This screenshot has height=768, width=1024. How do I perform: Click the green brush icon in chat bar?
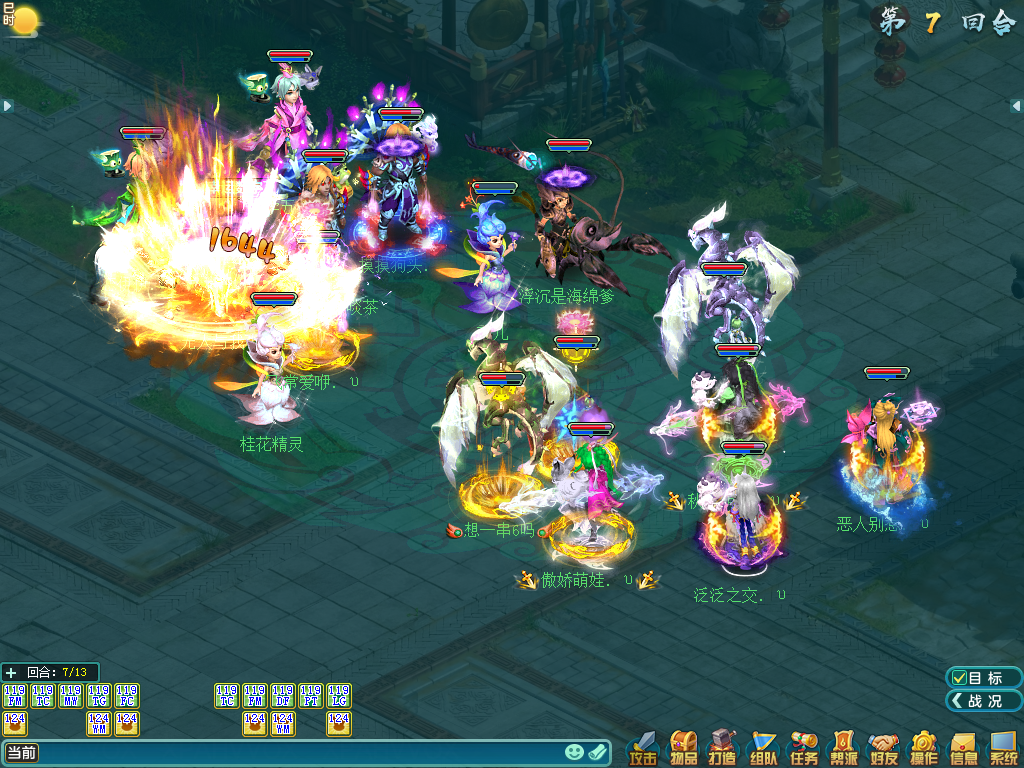coord(598,752)
